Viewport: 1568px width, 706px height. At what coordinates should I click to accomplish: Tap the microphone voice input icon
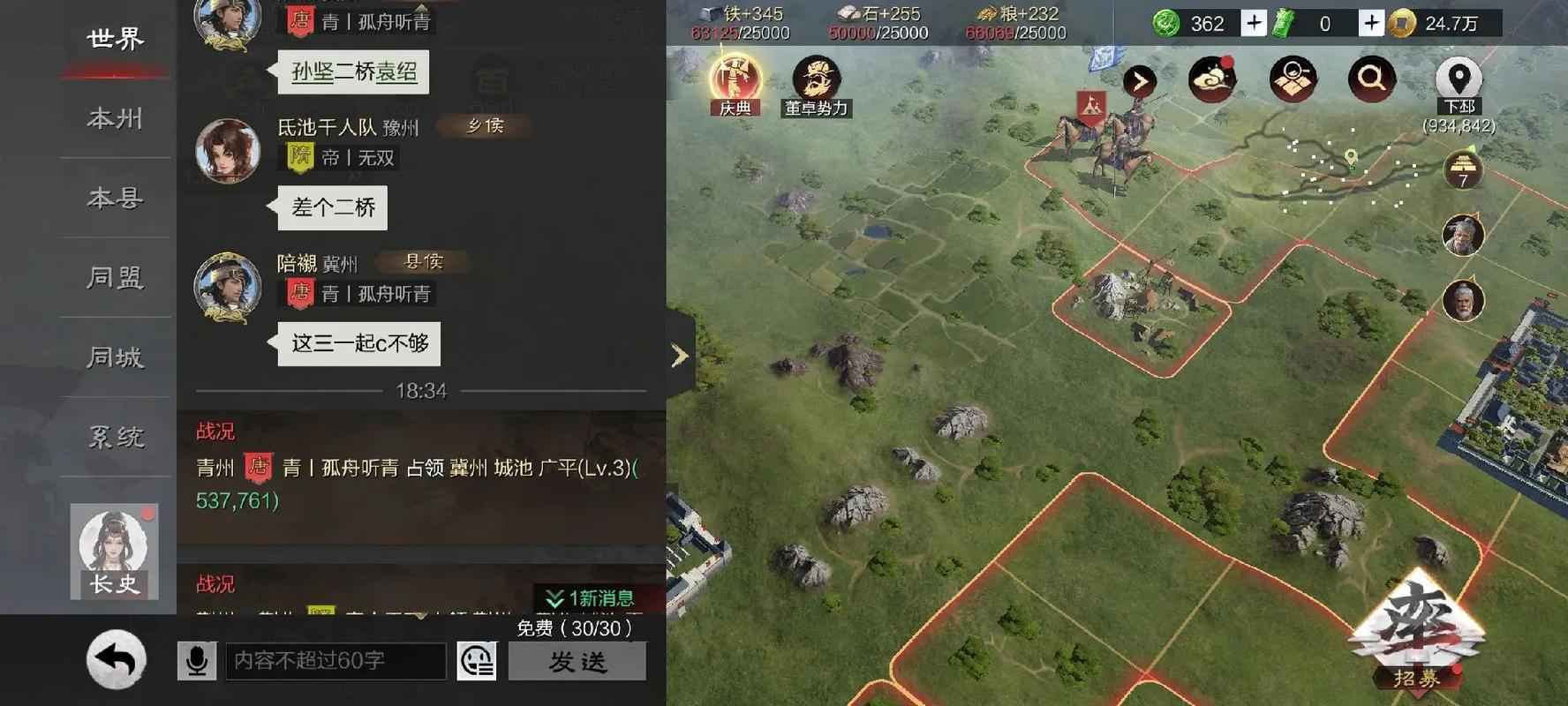click(196, 661)
